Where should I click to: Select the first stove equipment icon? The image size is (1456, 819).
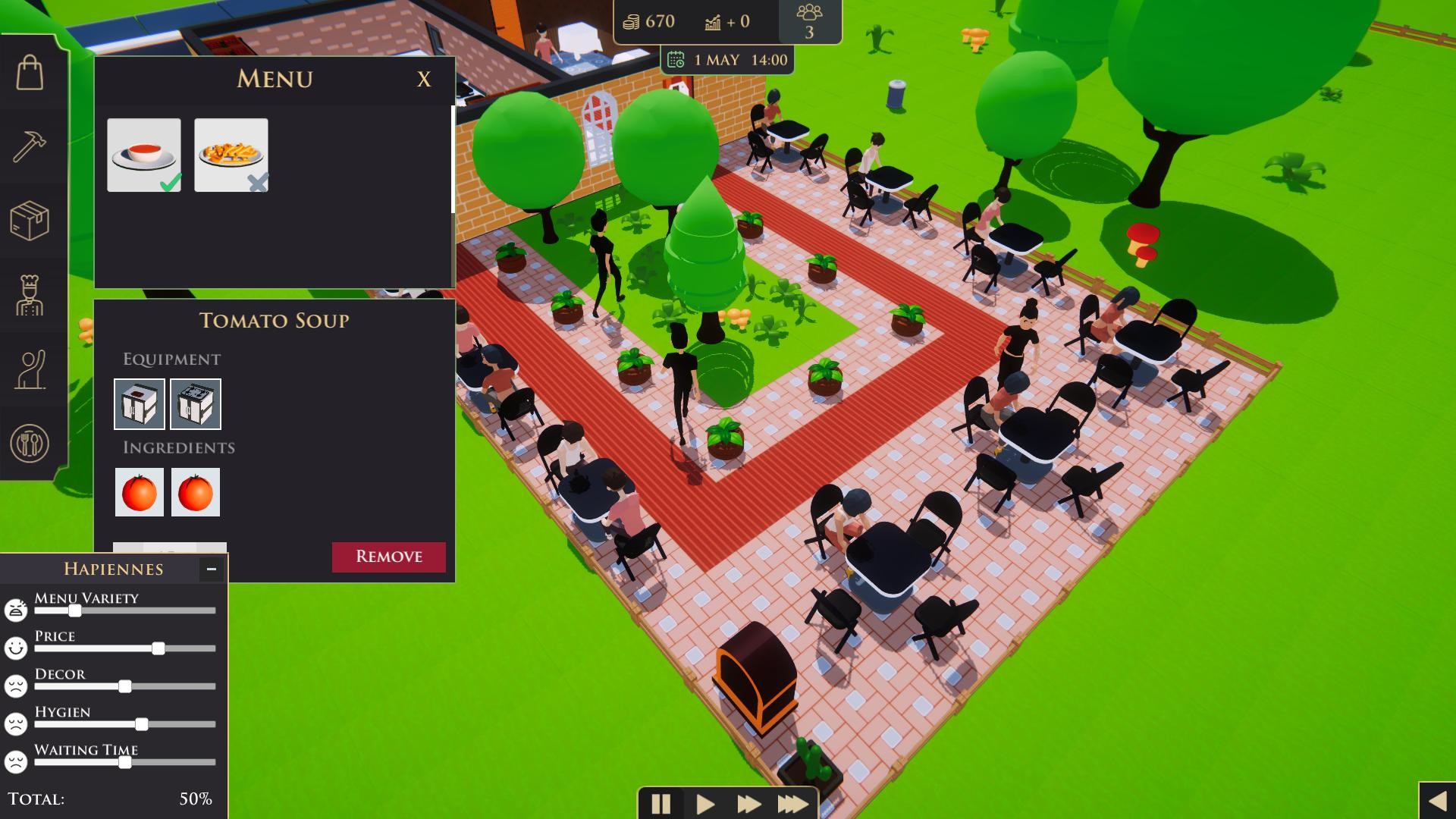coord(139,403)
